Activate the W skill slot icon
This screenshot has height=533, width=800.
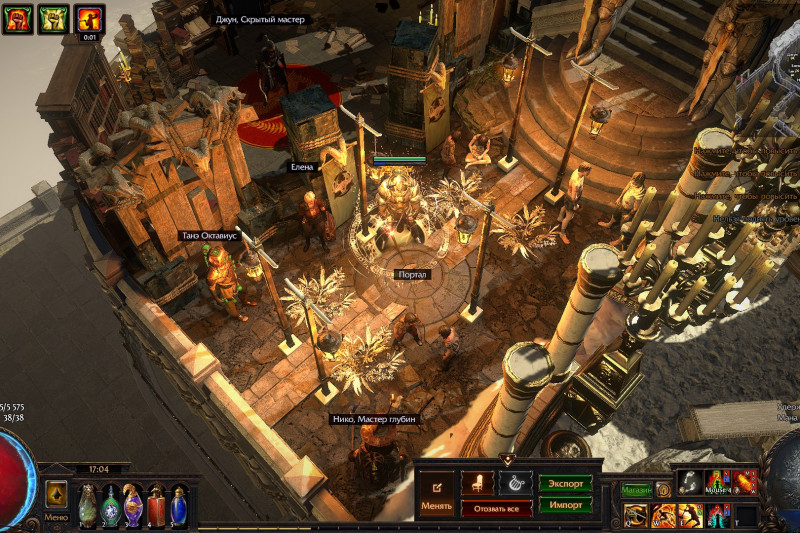pos(663,515)
